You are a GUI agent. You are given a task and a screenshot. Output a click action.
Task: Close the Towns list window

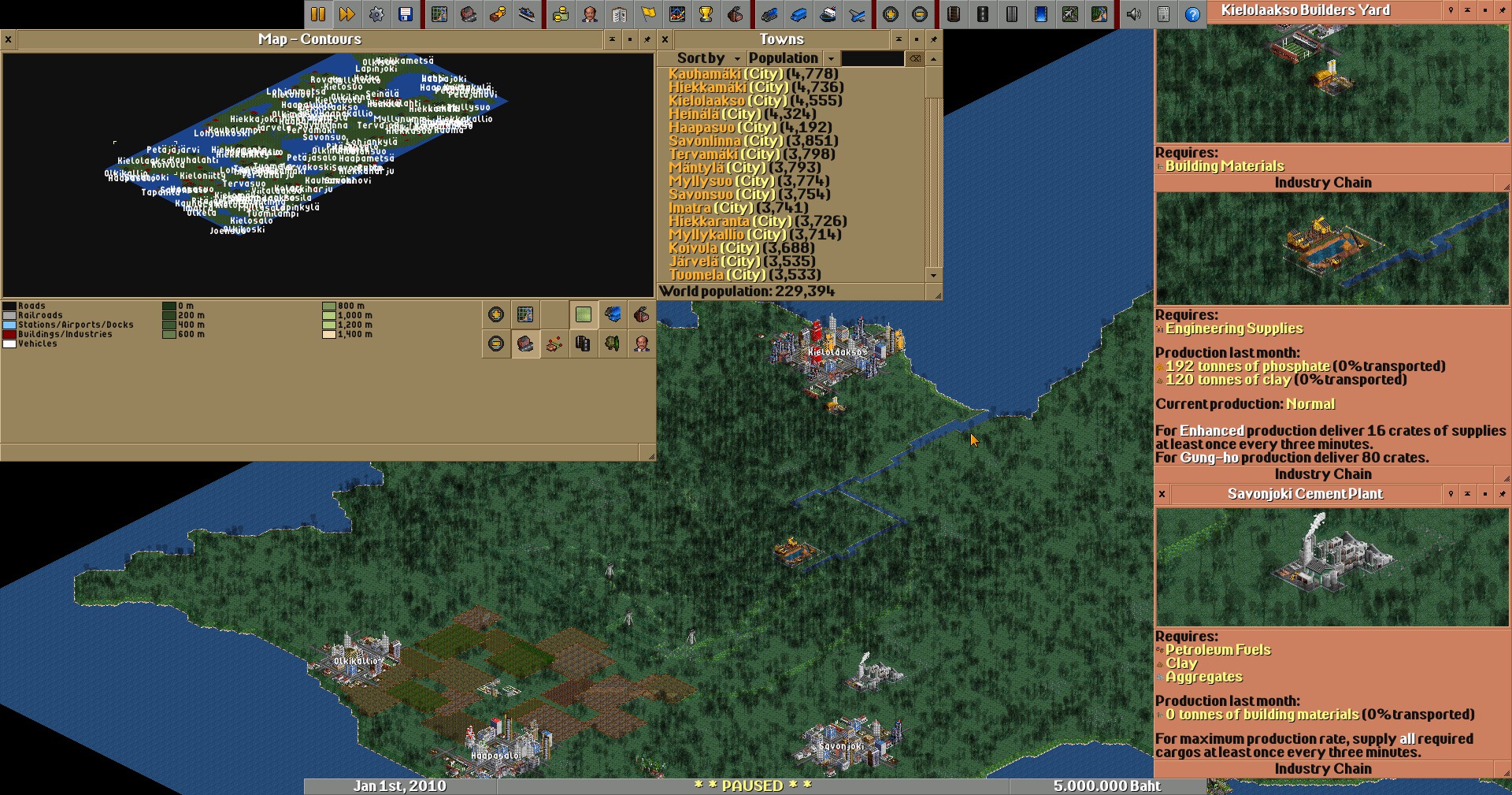pos(665,39)
